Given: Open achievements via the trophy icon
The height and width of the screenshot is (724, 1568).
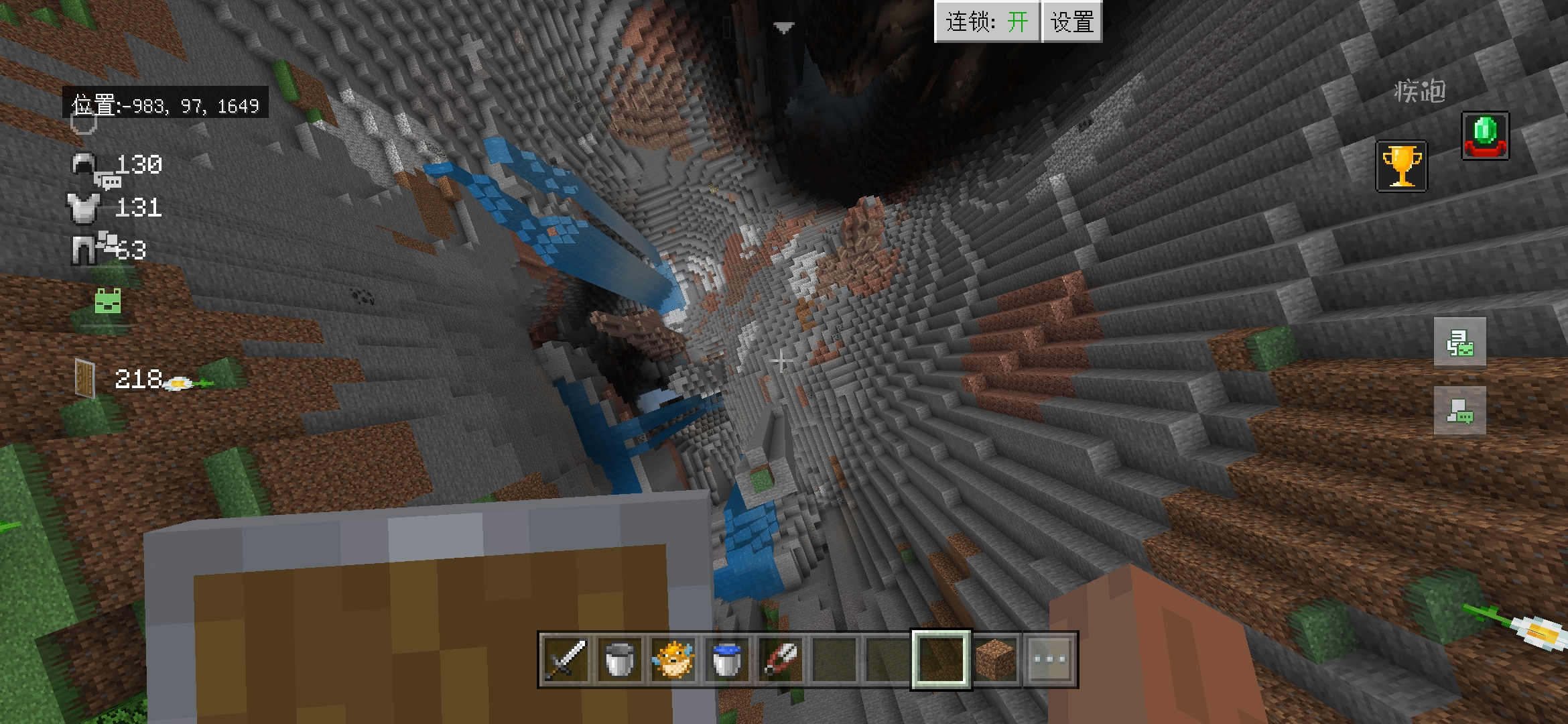Looking at the screenshot, I should coord(1400,166).
